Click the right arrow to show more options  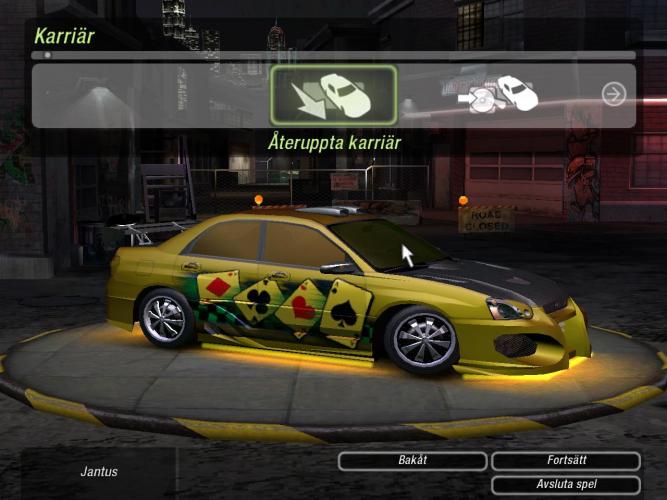[x=613, y=94]
